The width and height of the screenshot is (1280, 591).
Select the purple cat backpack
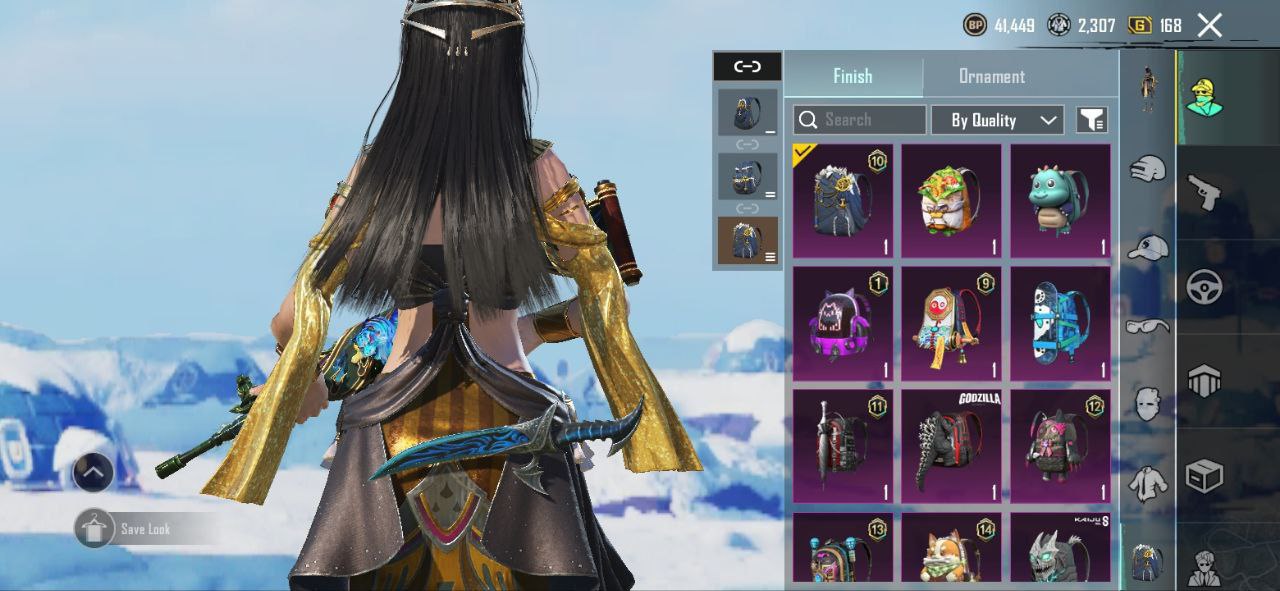842,323
